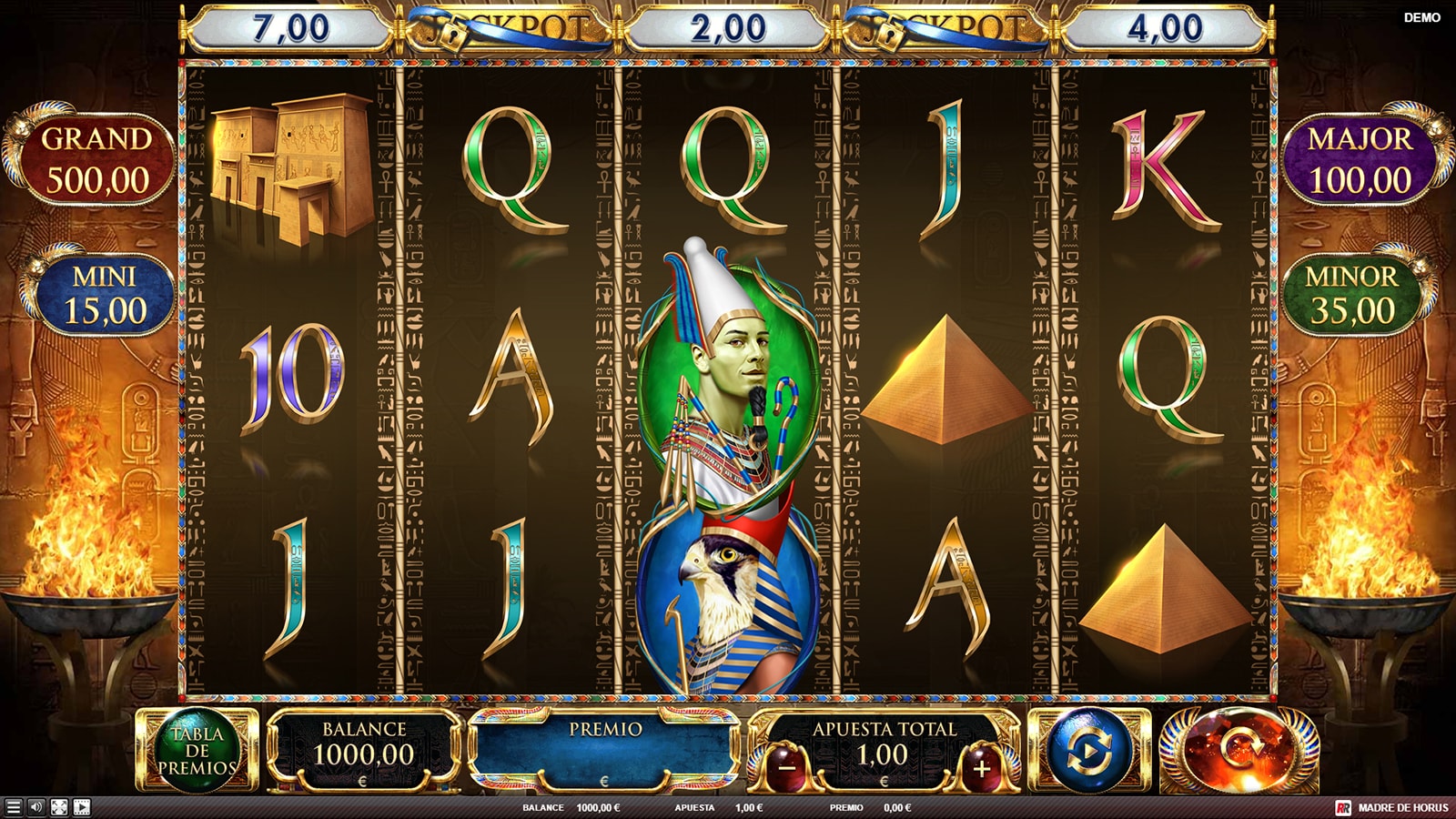Click the film-strip play icon
1456x819 pixels.
pos(82,807)
